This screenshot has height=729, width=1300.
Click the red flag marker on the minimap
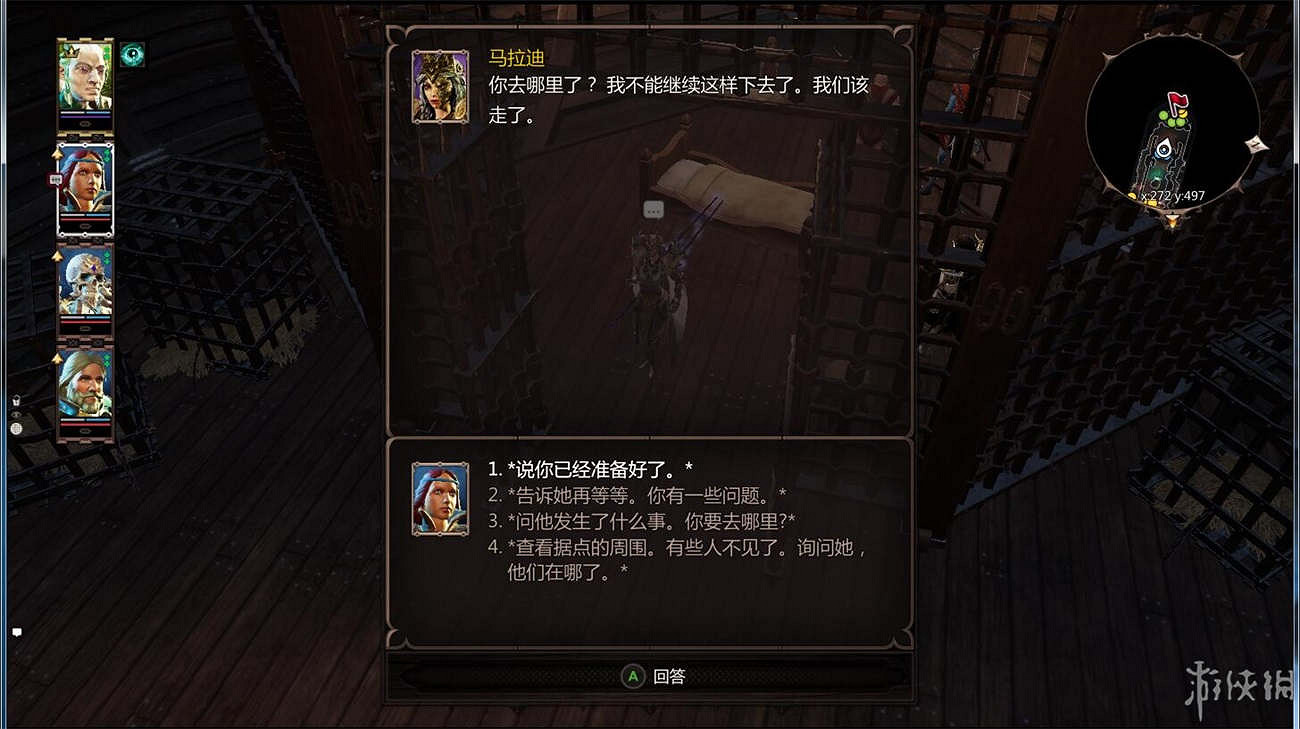(1178, 102)
